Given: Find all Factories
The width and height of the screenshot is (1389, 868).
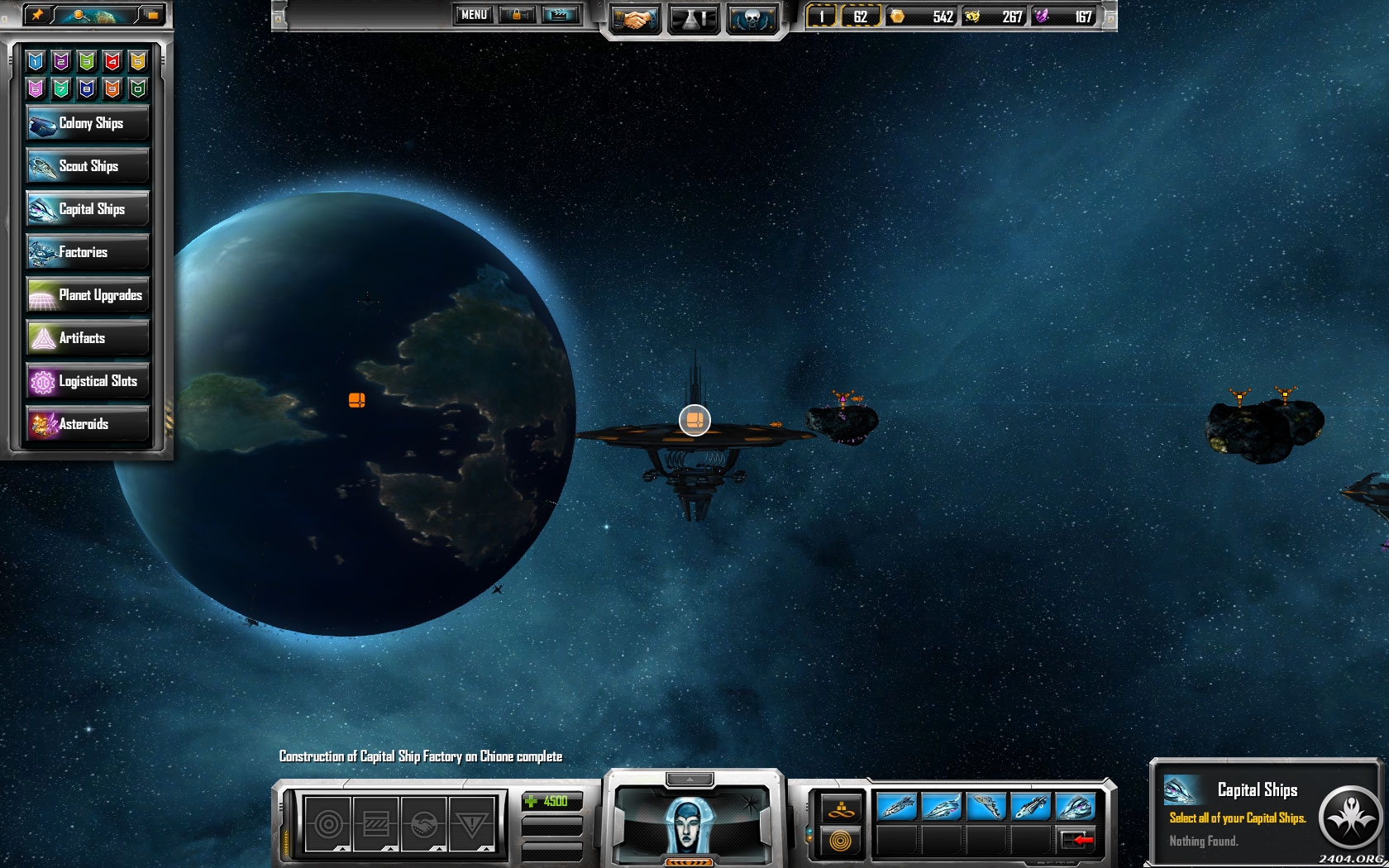Looking at the screenshot, I should click(88, 252).
